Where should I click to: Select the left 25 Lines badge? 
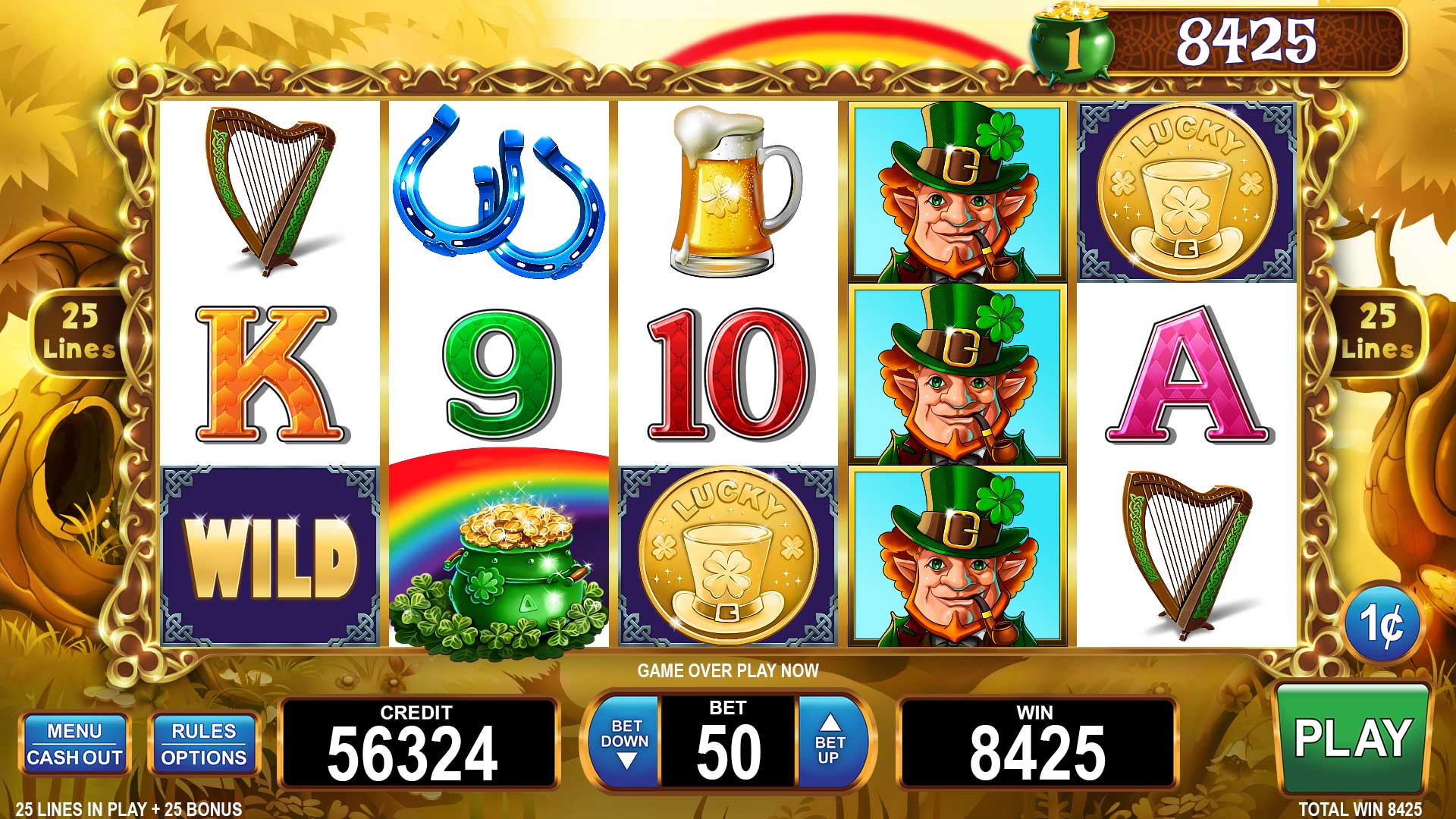pos(79,333)
